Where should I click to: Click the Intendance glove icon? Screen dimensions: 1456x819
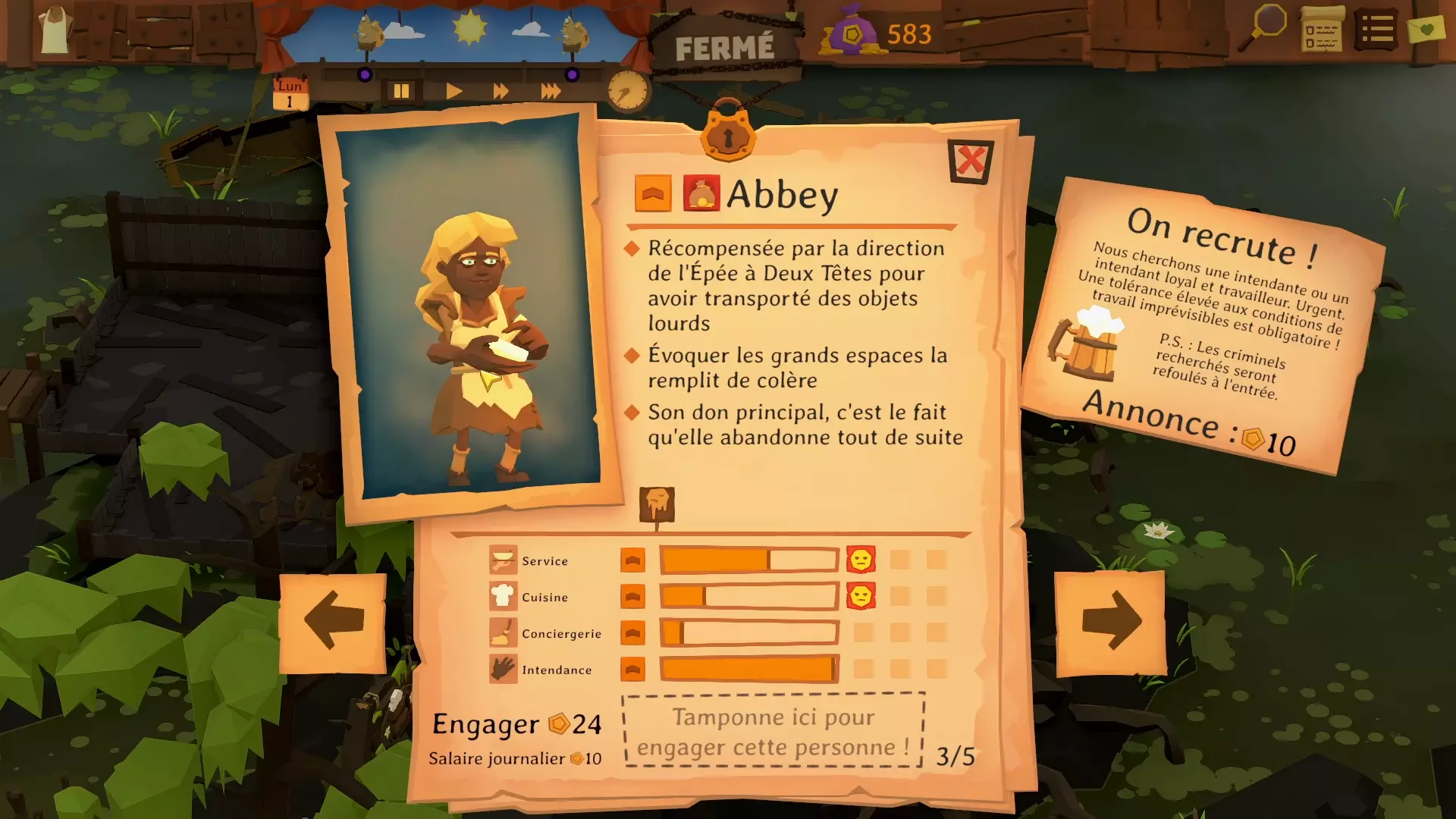pyautogui.click(x=503, y=670)
